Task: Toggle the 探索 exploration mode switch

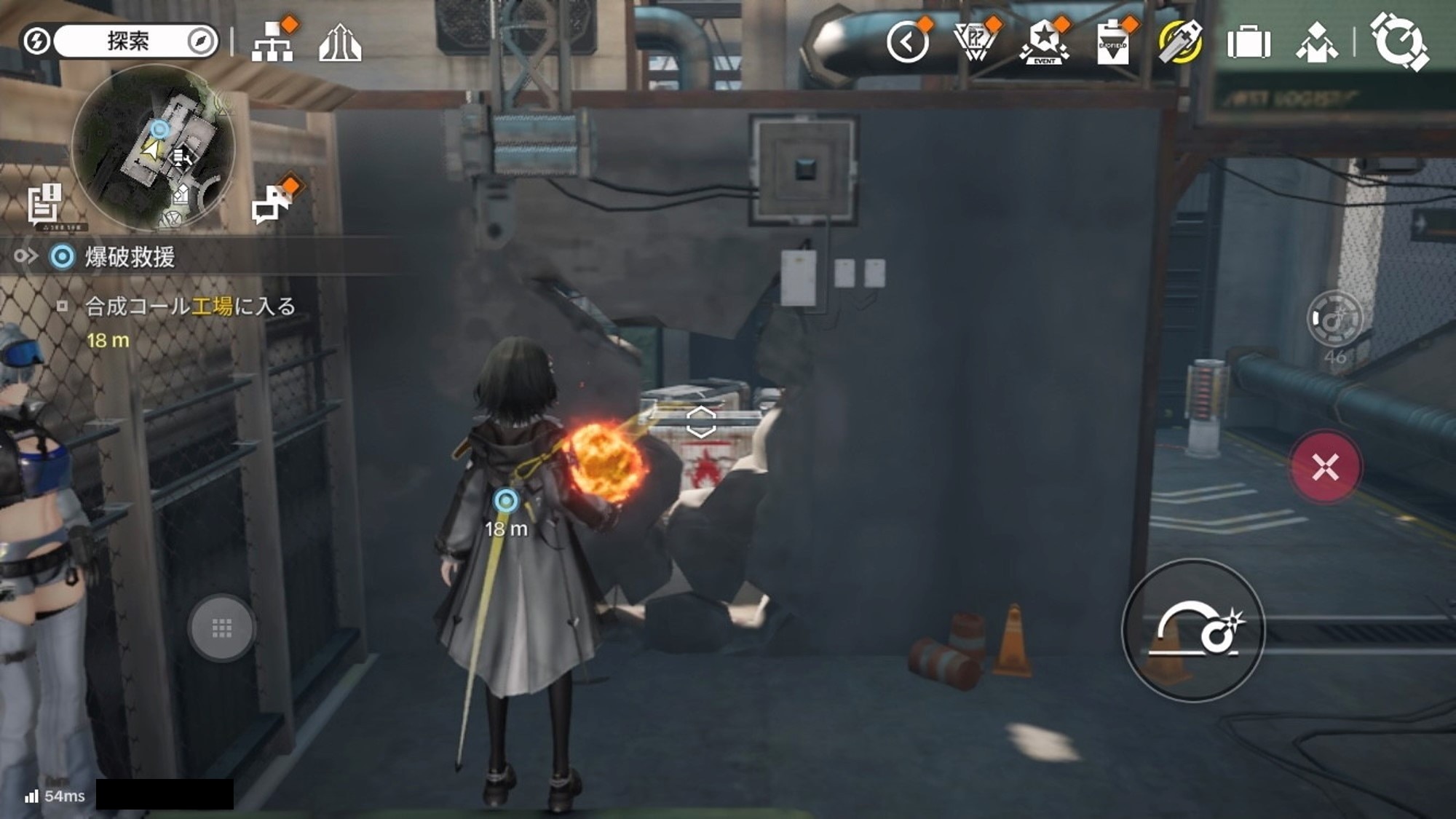Action: (119, 41)
